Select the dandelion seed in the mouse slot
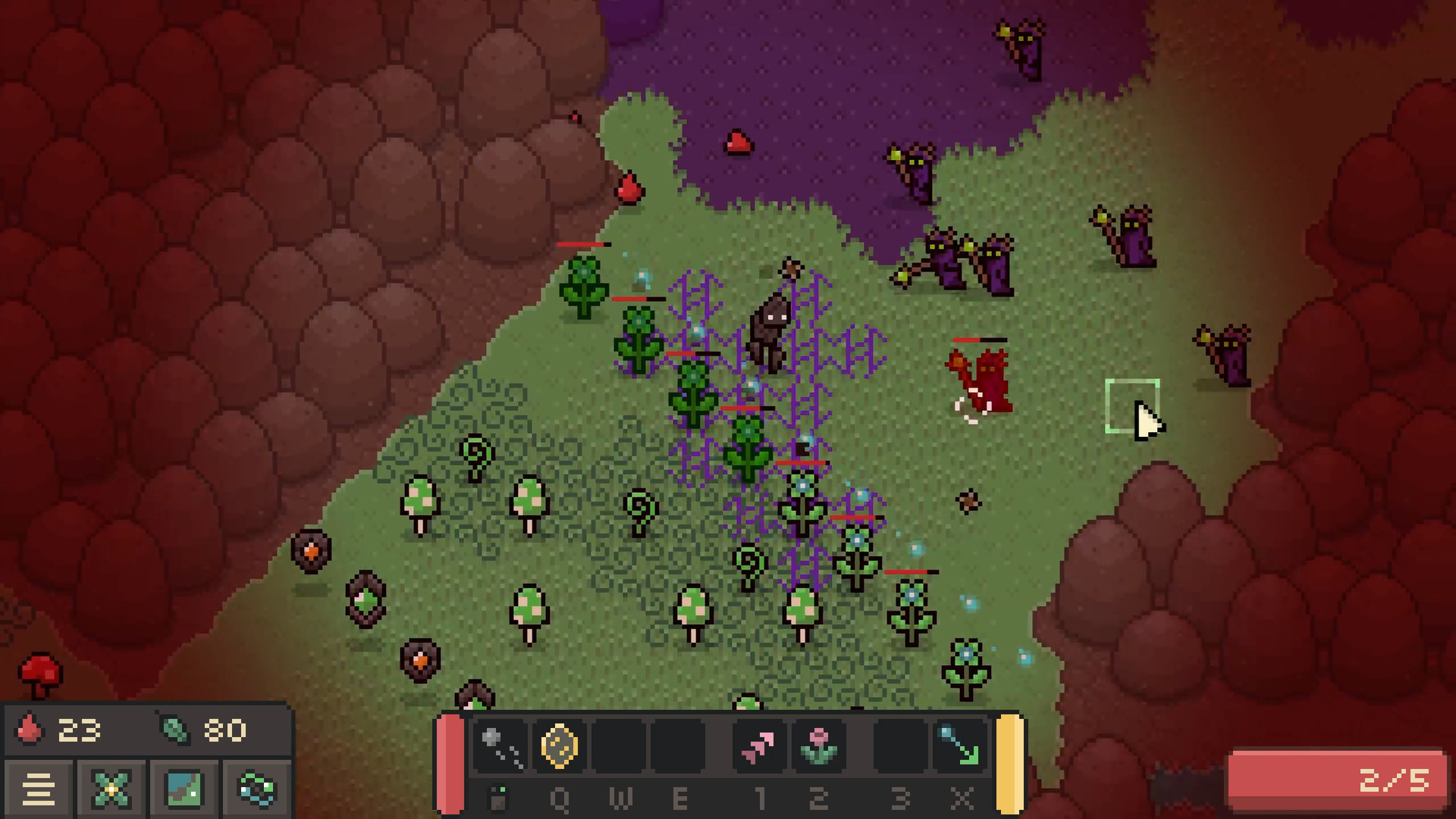1456x819 pixels. (497, 747)
